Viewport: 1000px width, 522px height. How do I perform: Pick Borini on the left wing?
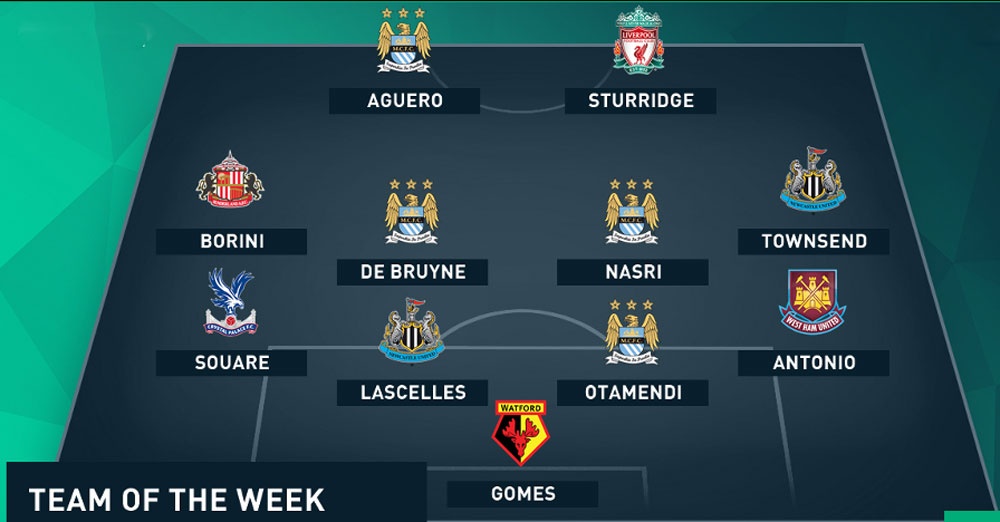[231, 241]
